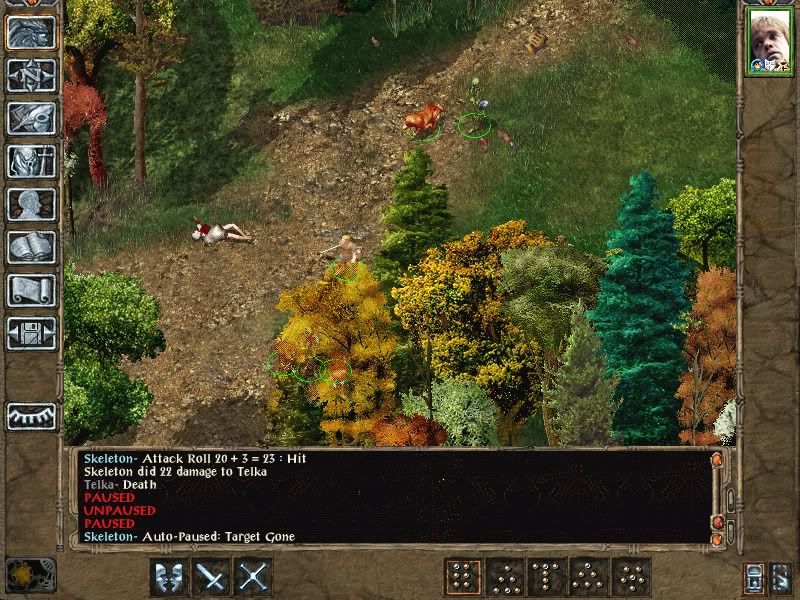Open the priest scroll spell screen

point(31,290)
